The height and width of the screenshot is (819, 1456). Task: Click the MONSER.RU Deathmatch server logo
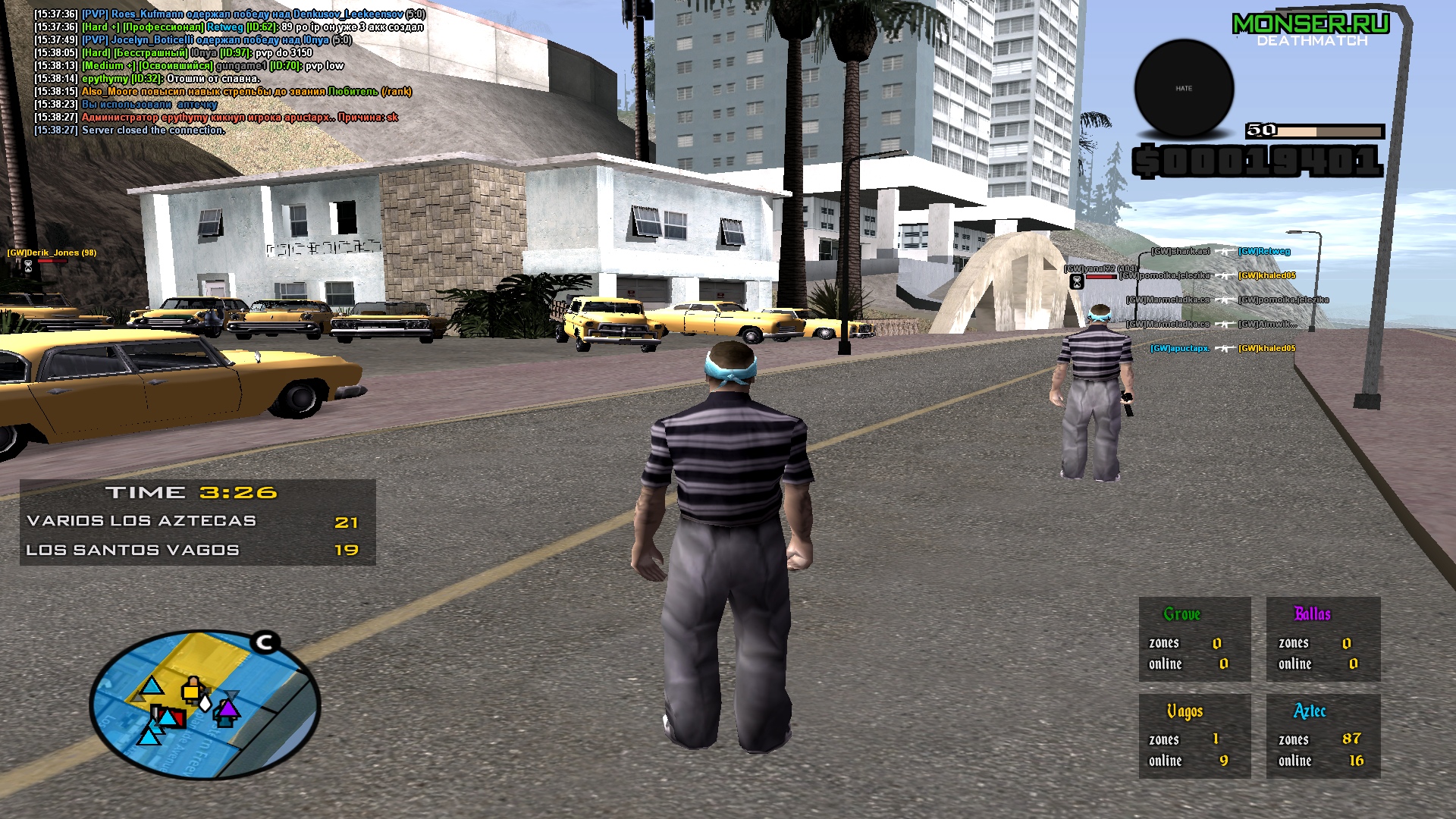click(1311, 30)
